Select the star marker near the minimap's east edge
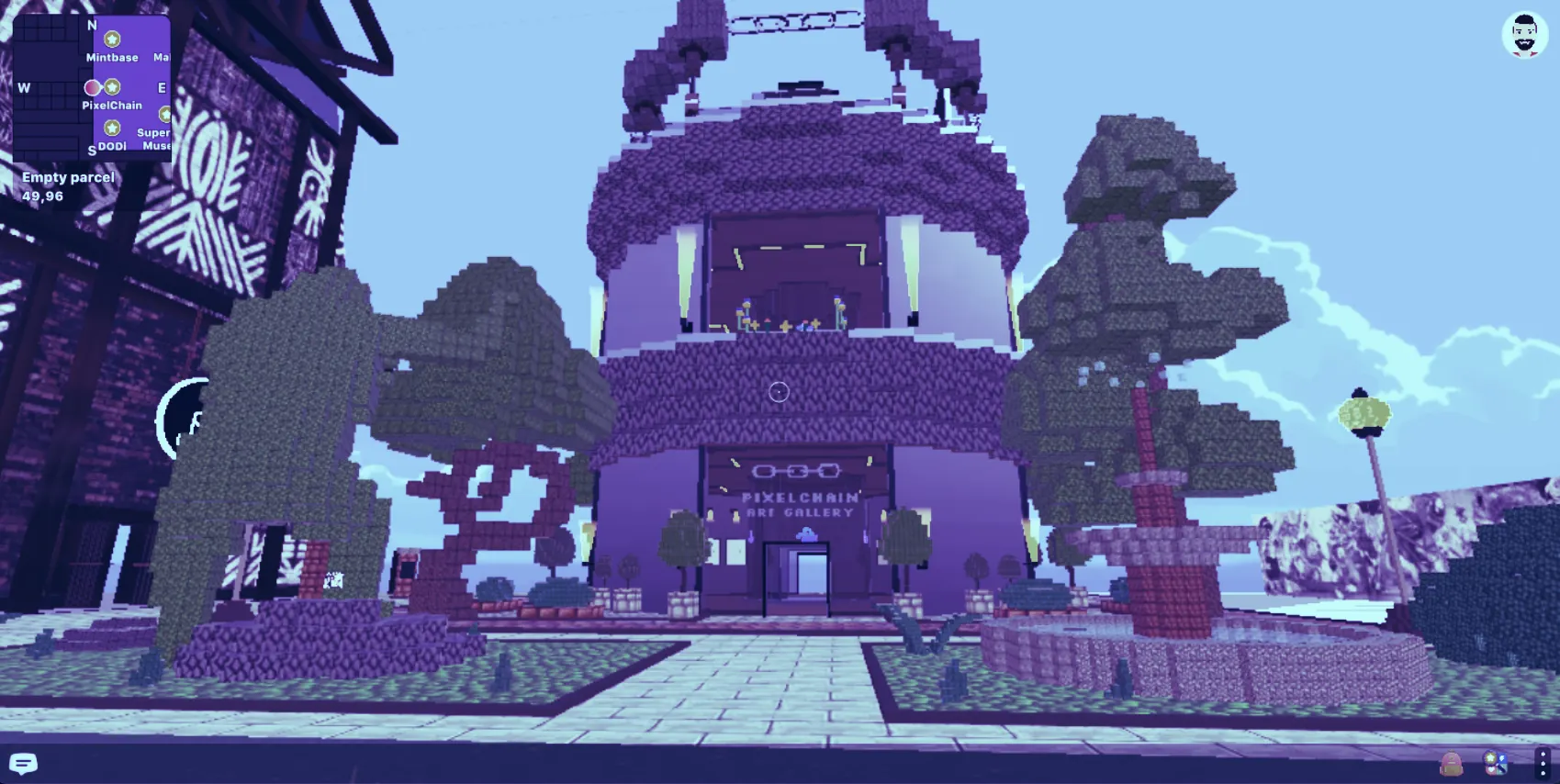Screen dimensions: 1560x784 coord(165,114)
